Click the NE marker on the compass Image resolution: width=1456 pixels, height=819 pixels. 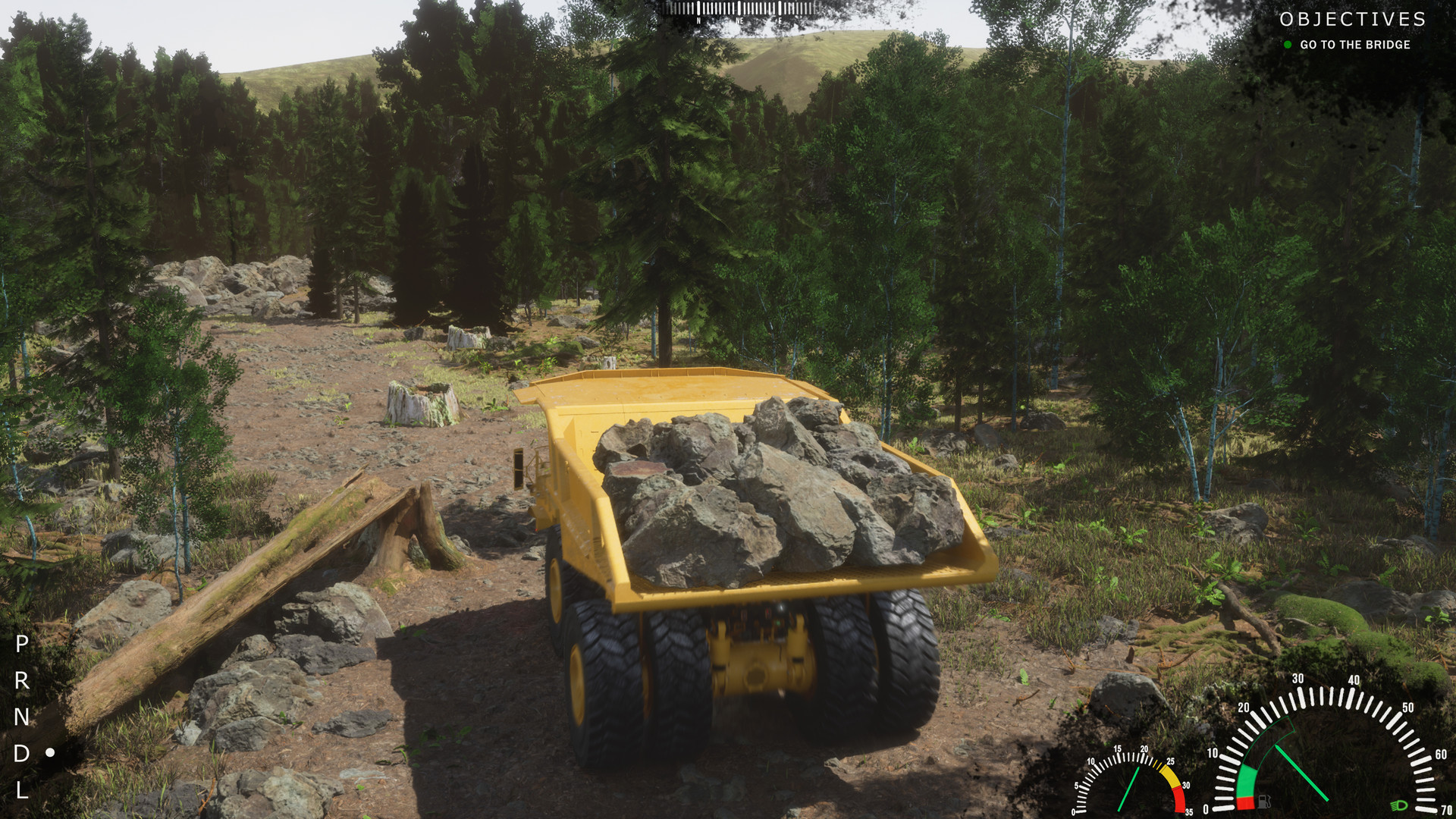(x=740, y=20)
